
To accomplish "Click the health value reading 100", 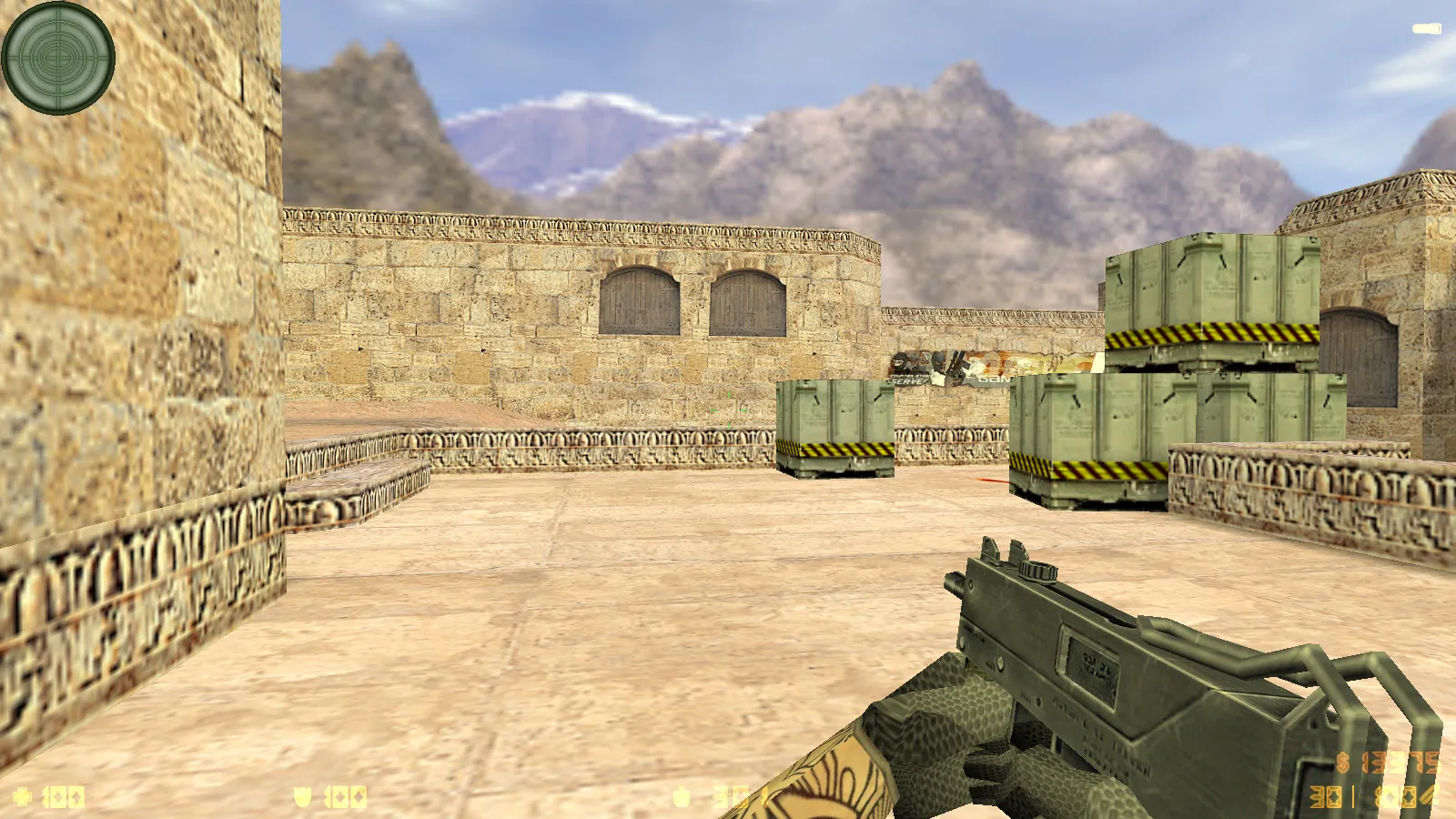I will coord(64,795).
